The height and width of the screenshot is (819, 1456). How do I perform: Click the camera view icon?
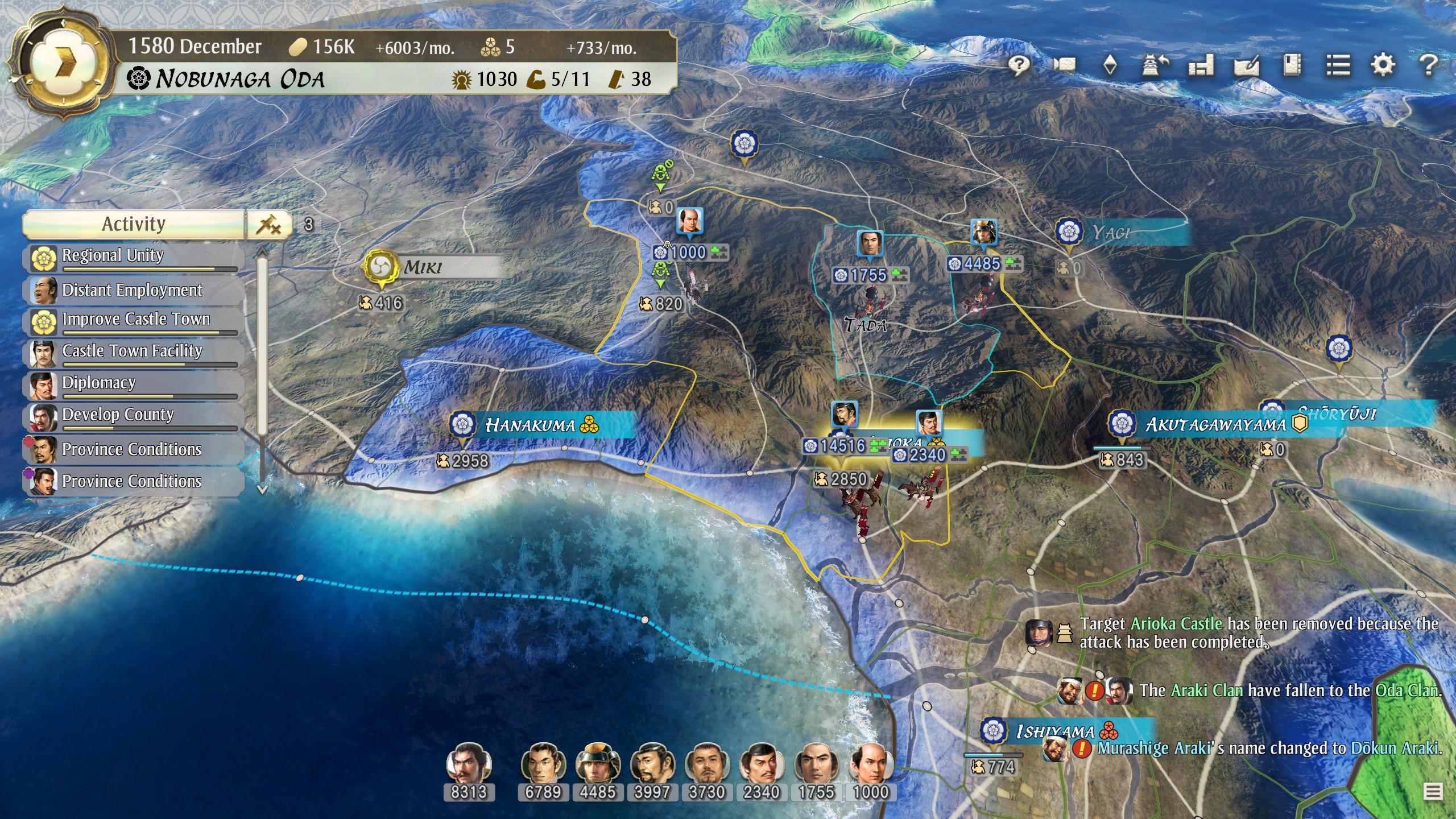[x=1065, y=65]
